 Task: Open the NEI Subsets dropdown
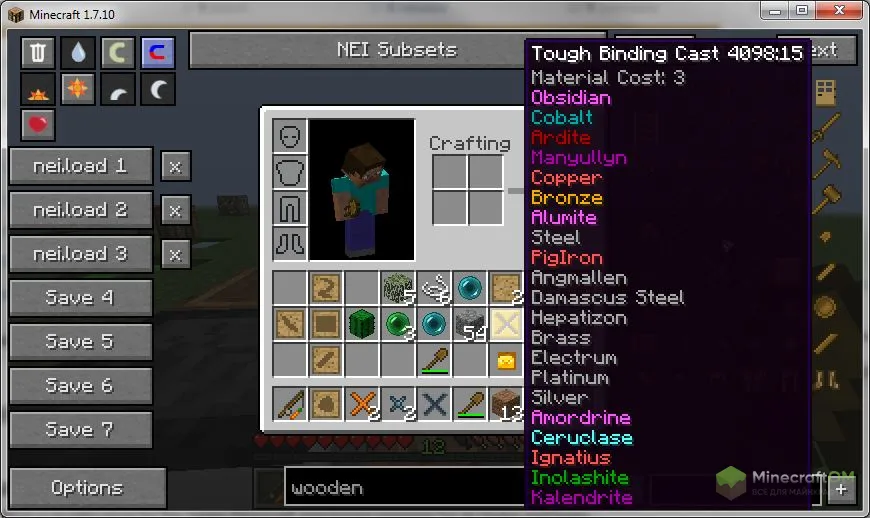point(396,50)
